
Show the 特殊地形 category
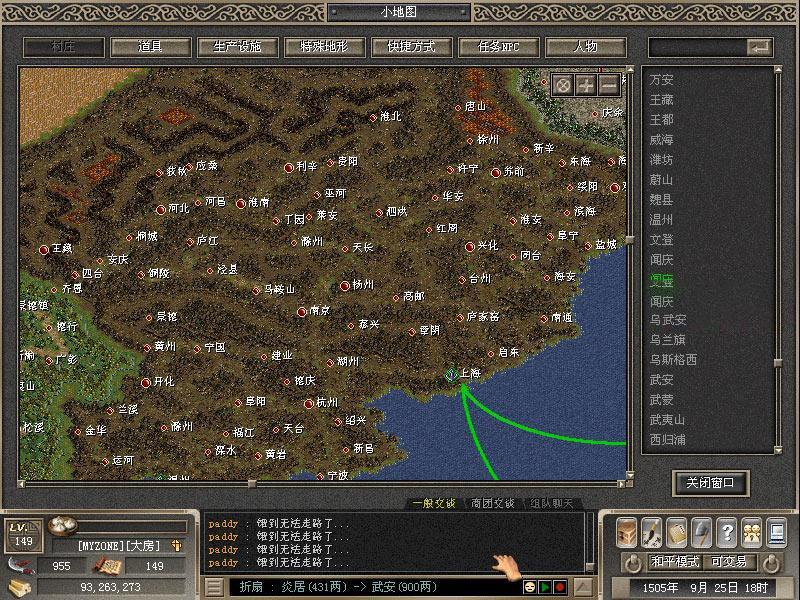[x=320, y=47]
